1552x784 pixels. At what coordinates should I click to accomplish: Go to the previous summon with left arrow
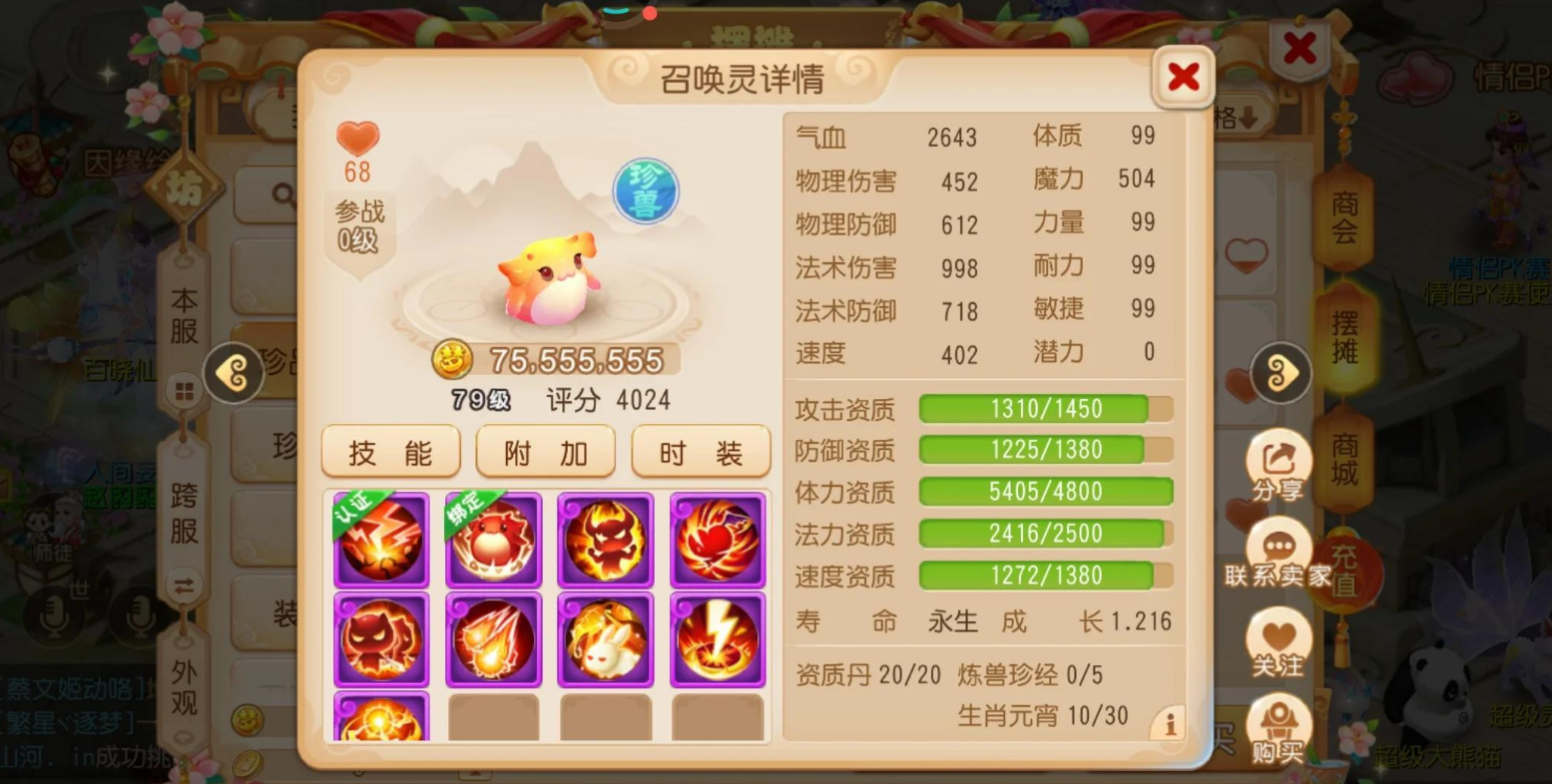(233, 373)
